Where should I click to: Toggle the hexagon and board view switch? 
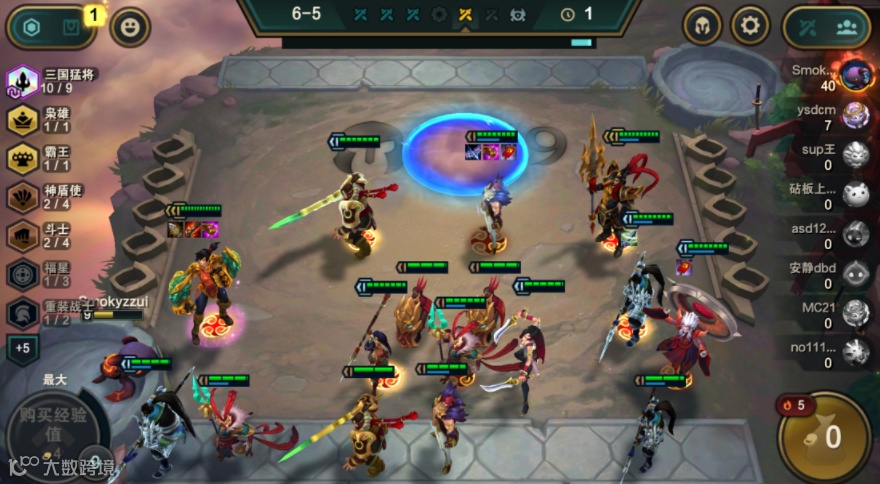pyautogui.click(x=51, y=26)
